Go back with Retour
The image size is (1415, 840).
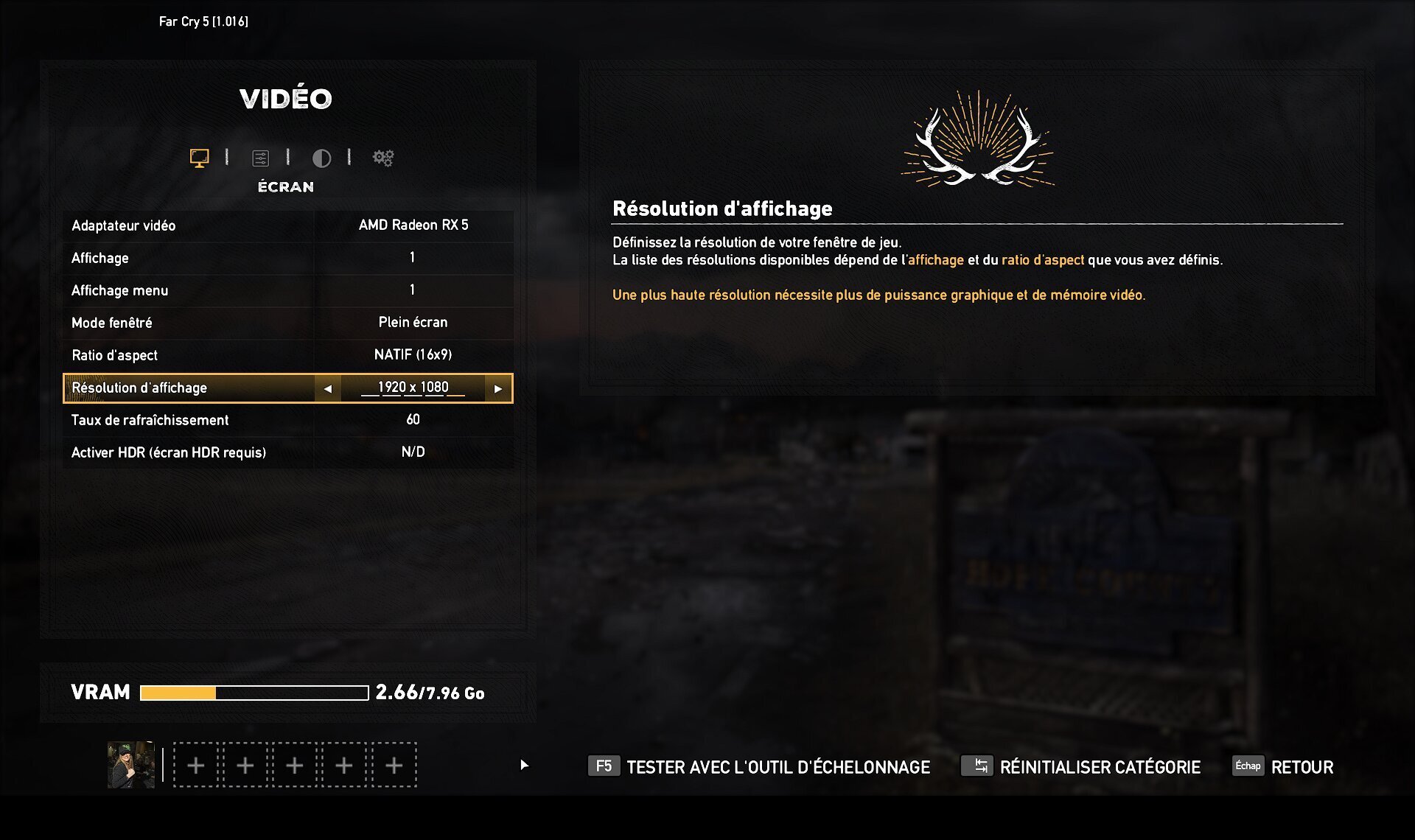pos(1283,767)
